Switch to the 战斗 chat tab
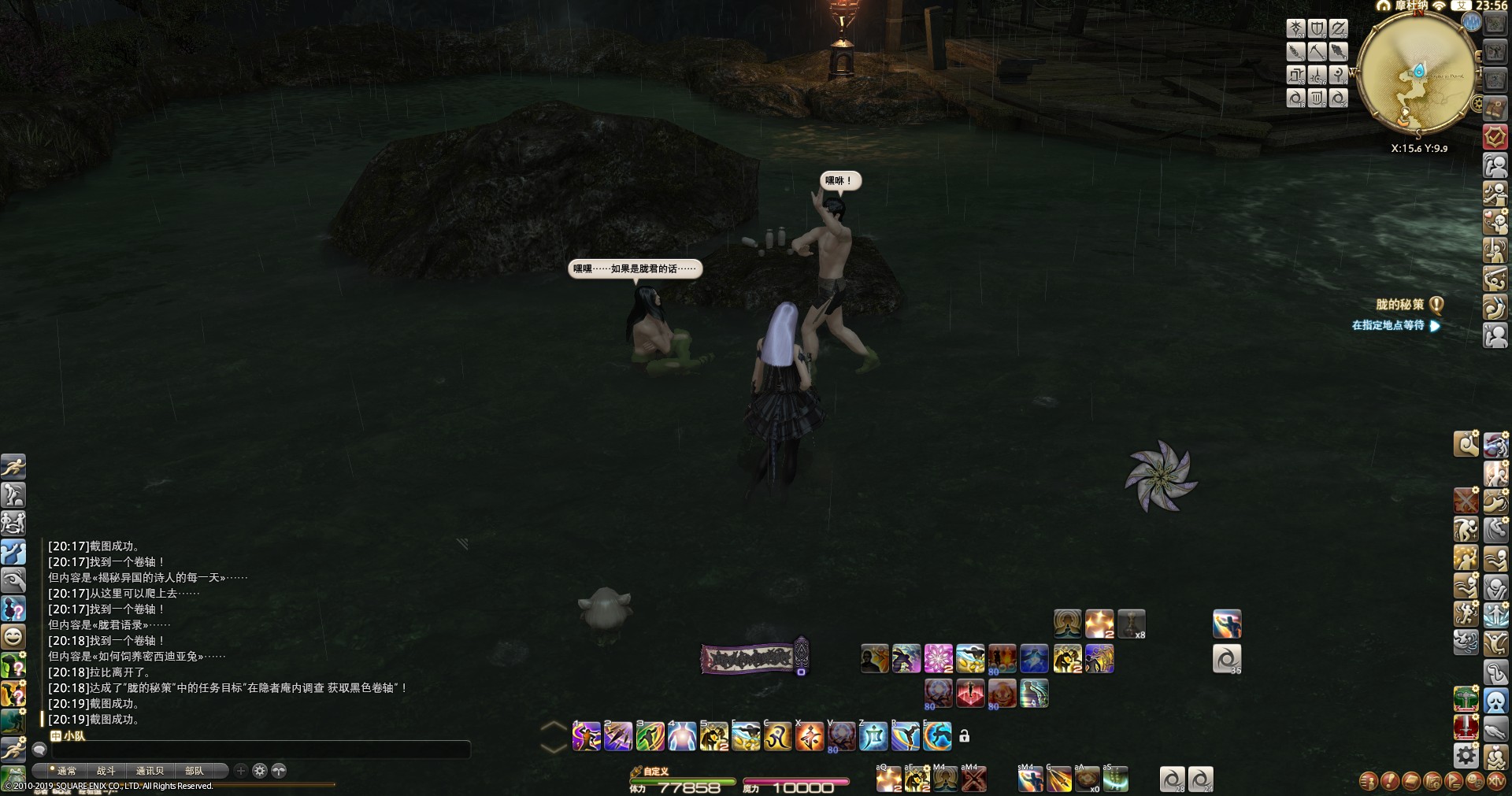This screenshot has width=1512, height=796. pos(106,771)
